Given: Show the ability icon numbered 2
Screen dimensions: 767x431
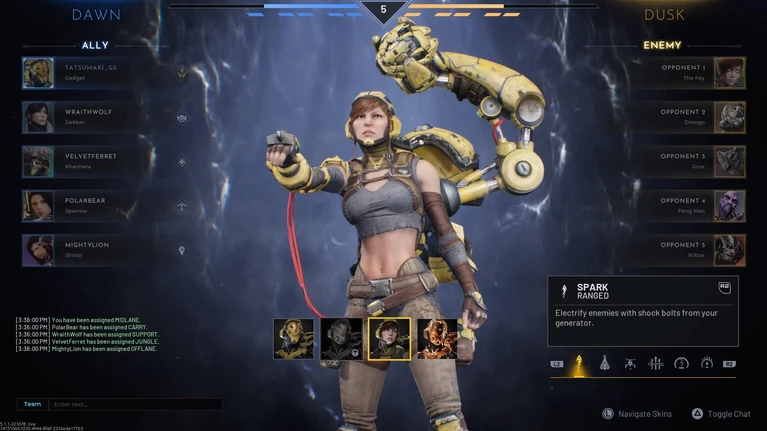Looking at the screenshot, I should (x=681, y=363).
